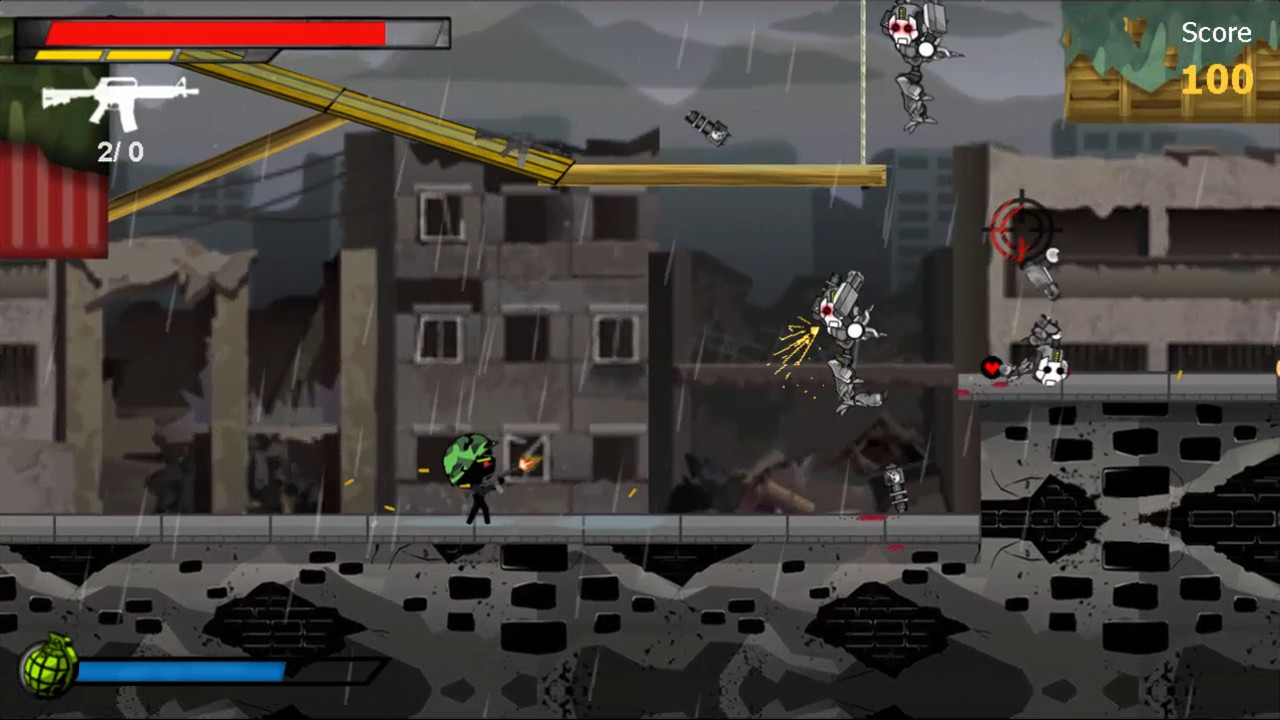Click the falling weapon pickup near the ceiling
Screen dimensions: 1280x720
tap(706, 130)
